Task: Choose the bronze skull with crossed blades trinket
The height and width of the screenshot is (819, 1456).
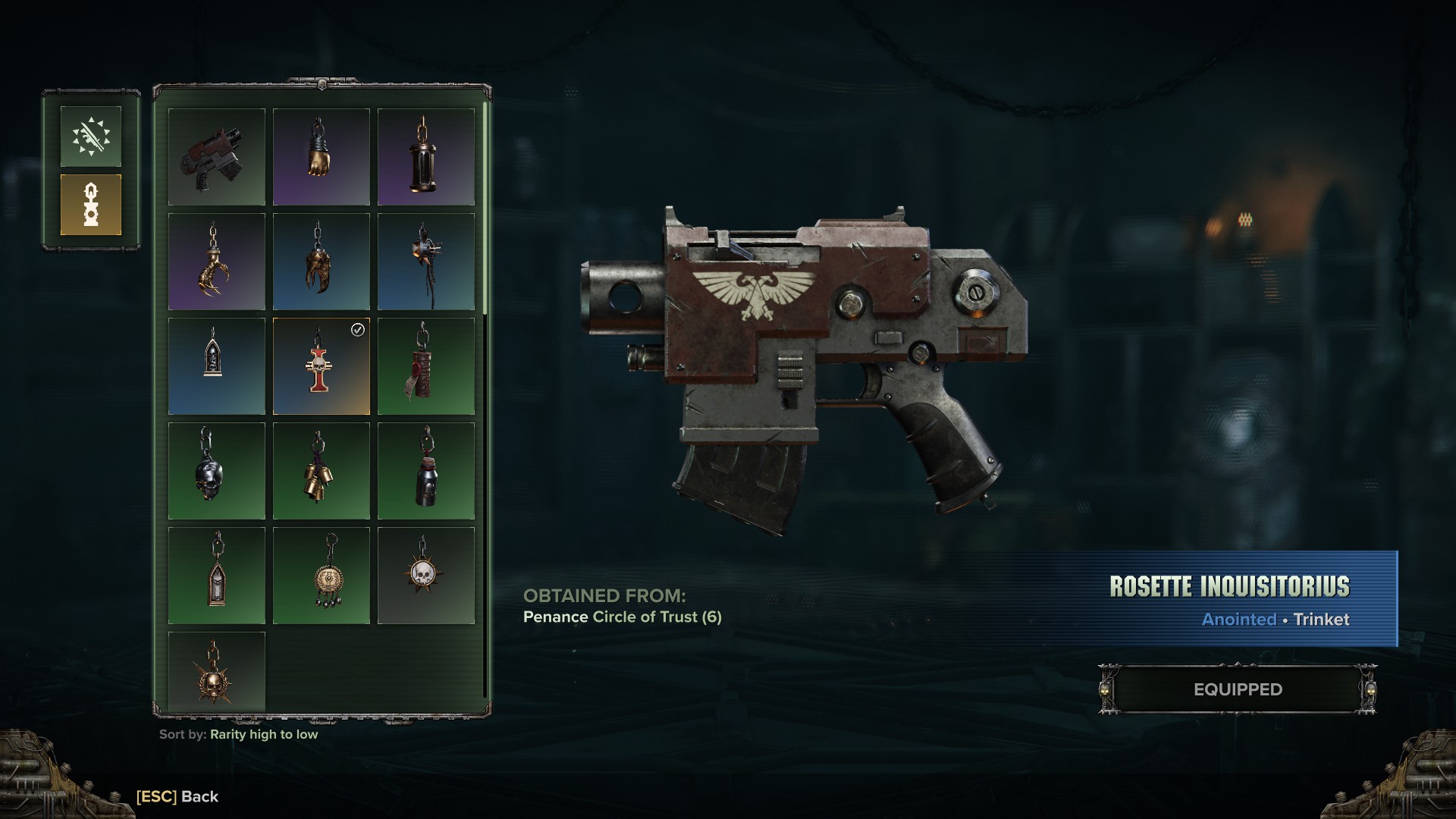Action: [217, 672]
